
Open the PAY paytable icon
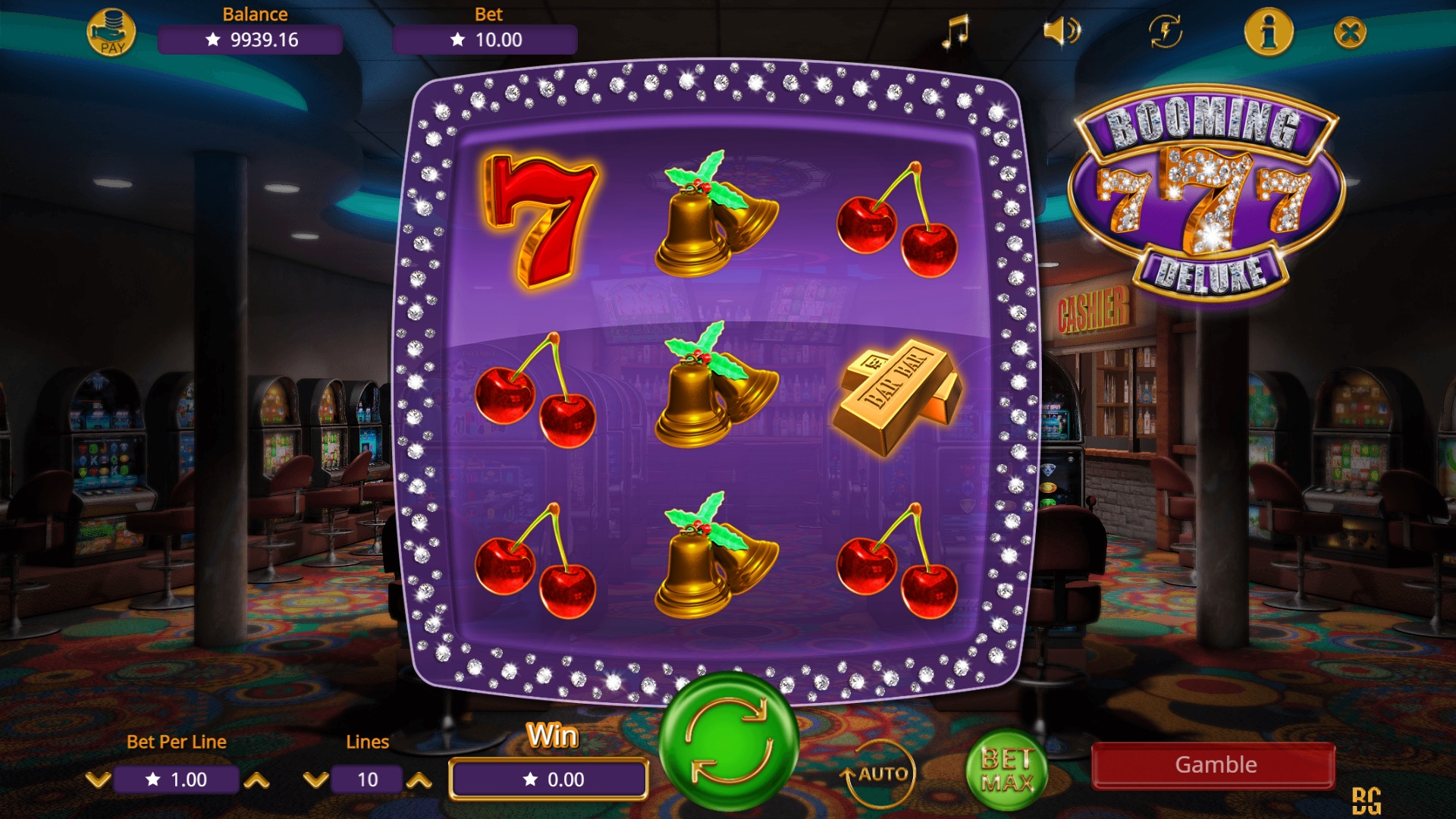click(111, 33)
